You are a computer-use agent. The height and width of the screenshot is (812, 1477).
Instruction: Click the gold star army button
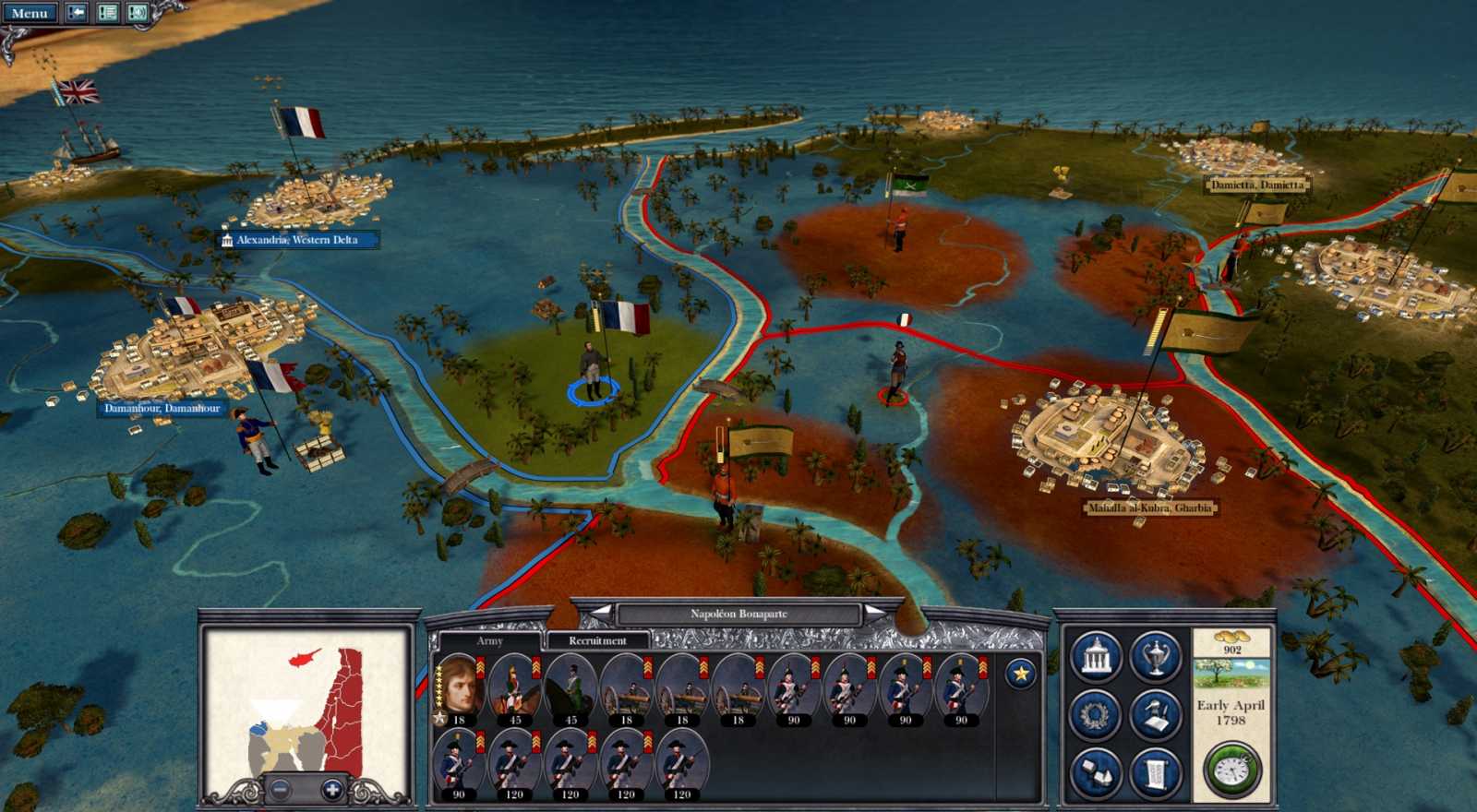click(x=1021, y=675)
